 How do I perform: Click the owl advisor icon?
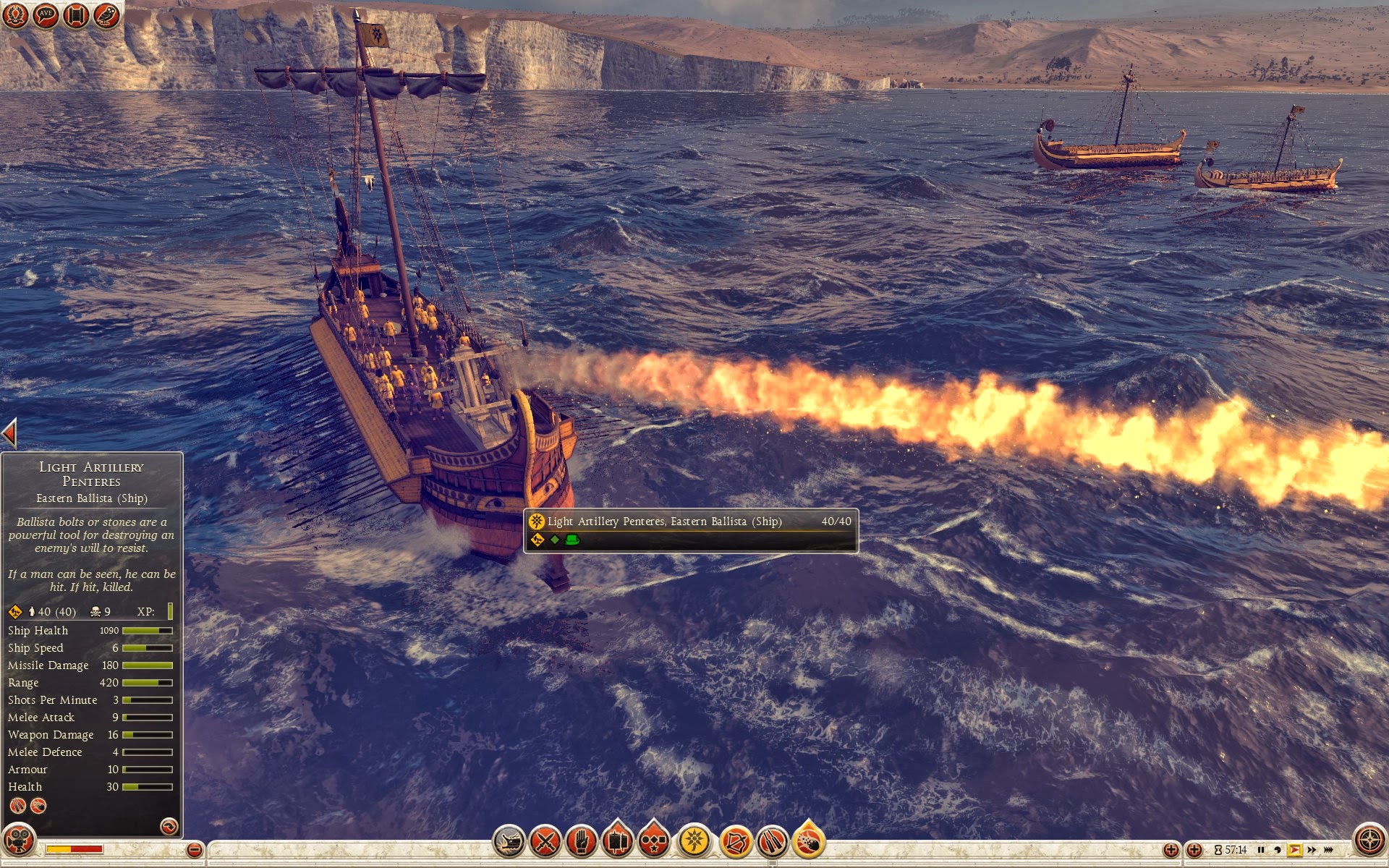tap(106, 14)
